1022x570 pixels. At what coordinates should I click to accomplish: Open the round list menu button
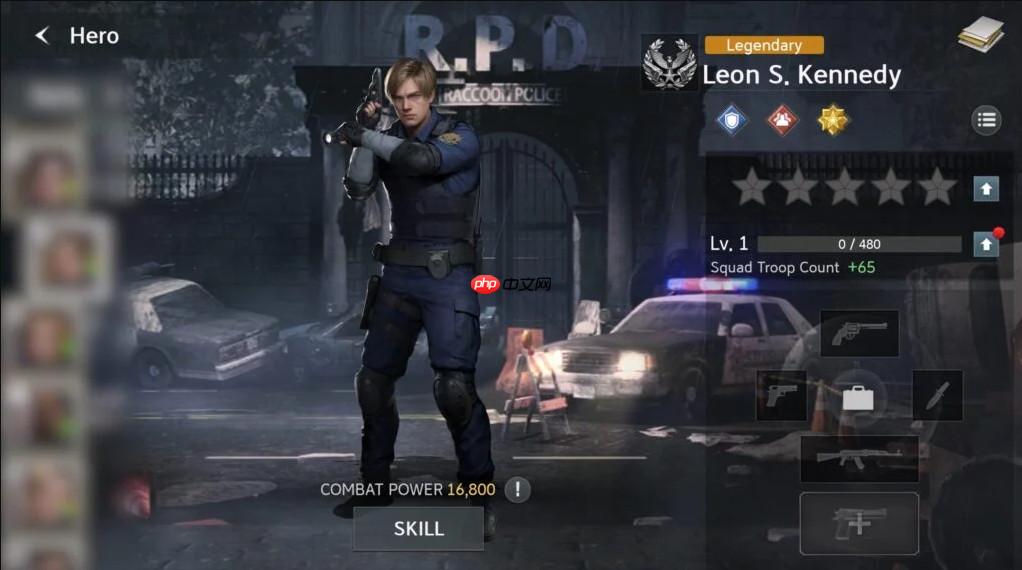986,121
